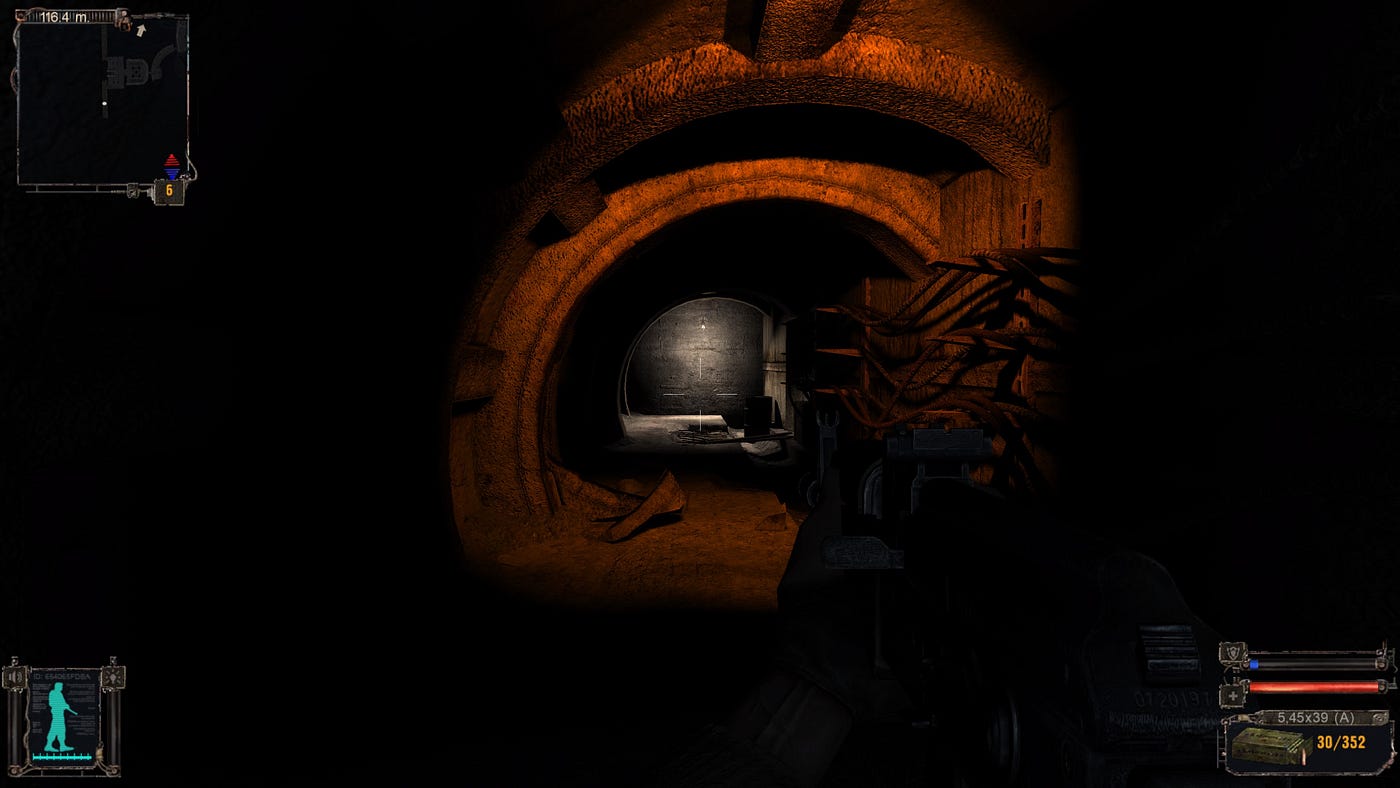The width and height of the screenshot is (1400, 788).
Task: Click the light bulb visibility indicator icon
Action: point(113,678)
